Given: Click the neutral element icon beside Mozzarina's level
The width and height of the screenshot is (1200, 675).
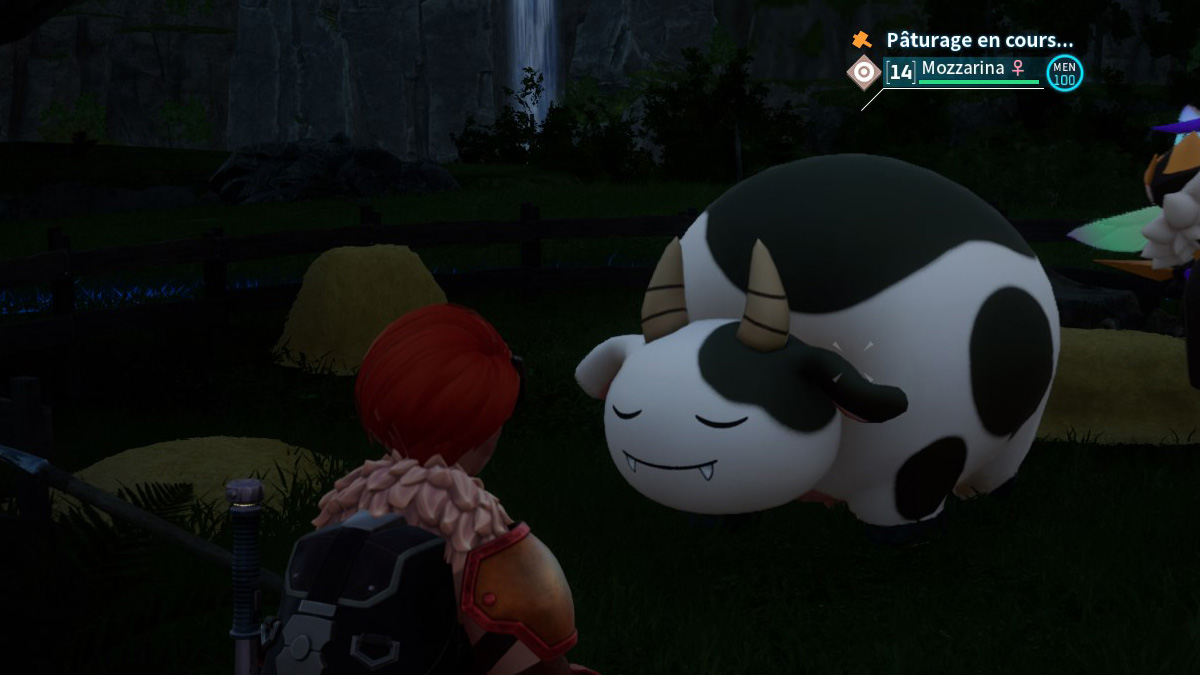Looking at the screenshot, I should 864,72.
